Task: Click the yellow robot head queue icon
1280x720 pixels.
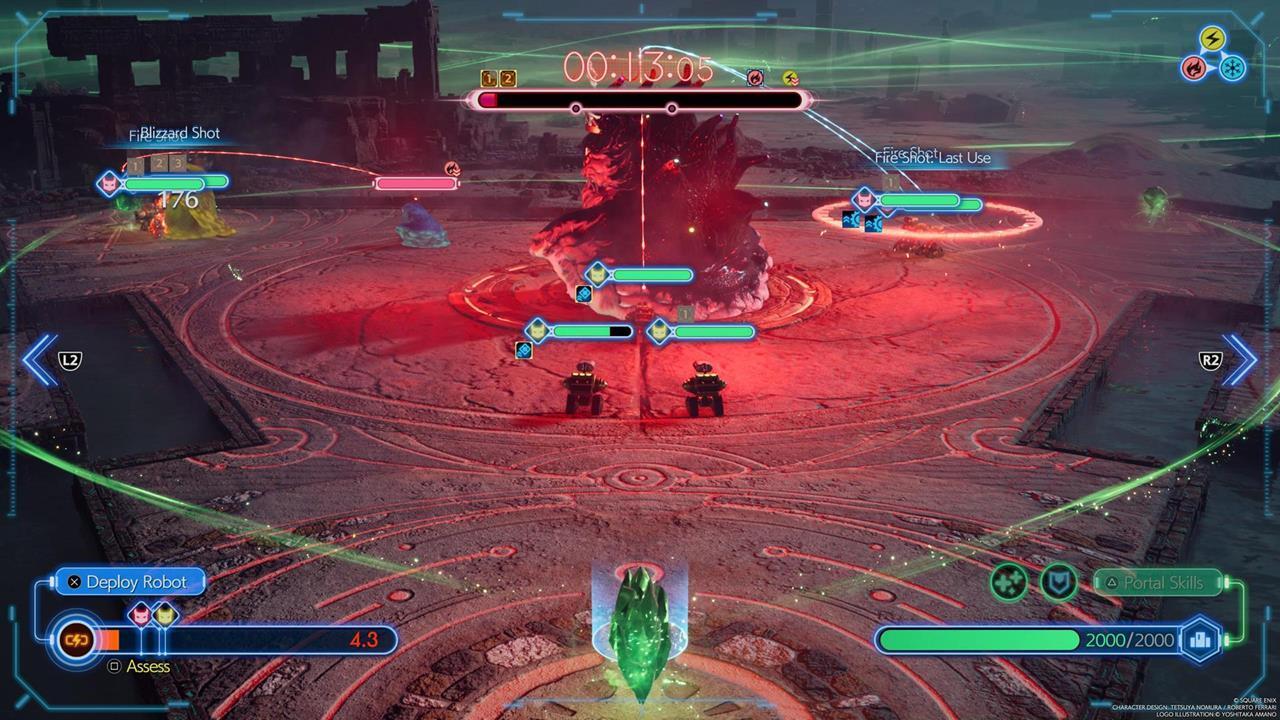Action: coord(164,614)
